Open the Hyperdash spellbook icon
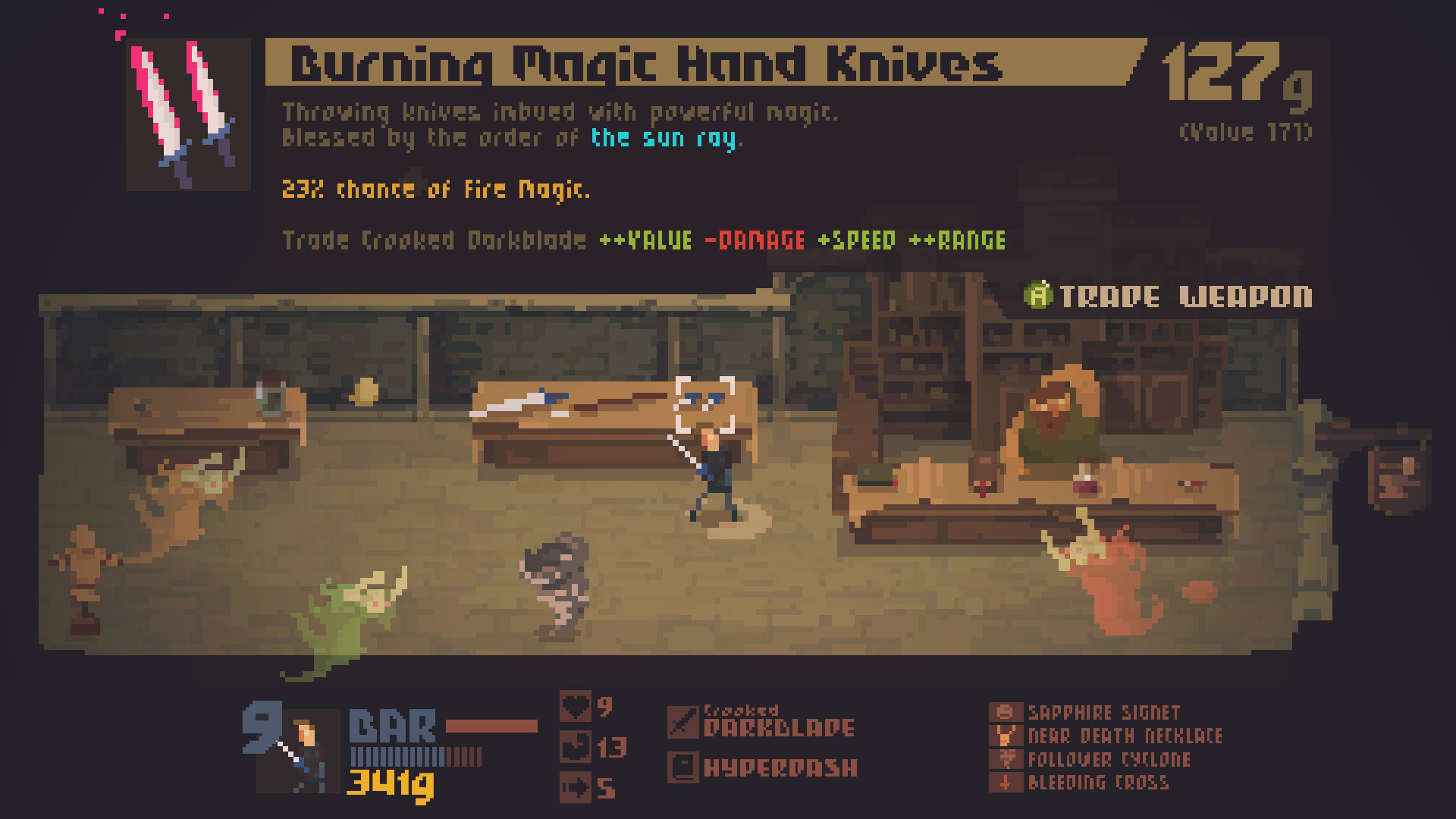This screenshot has width=1456, height=819. coord(683,767)
